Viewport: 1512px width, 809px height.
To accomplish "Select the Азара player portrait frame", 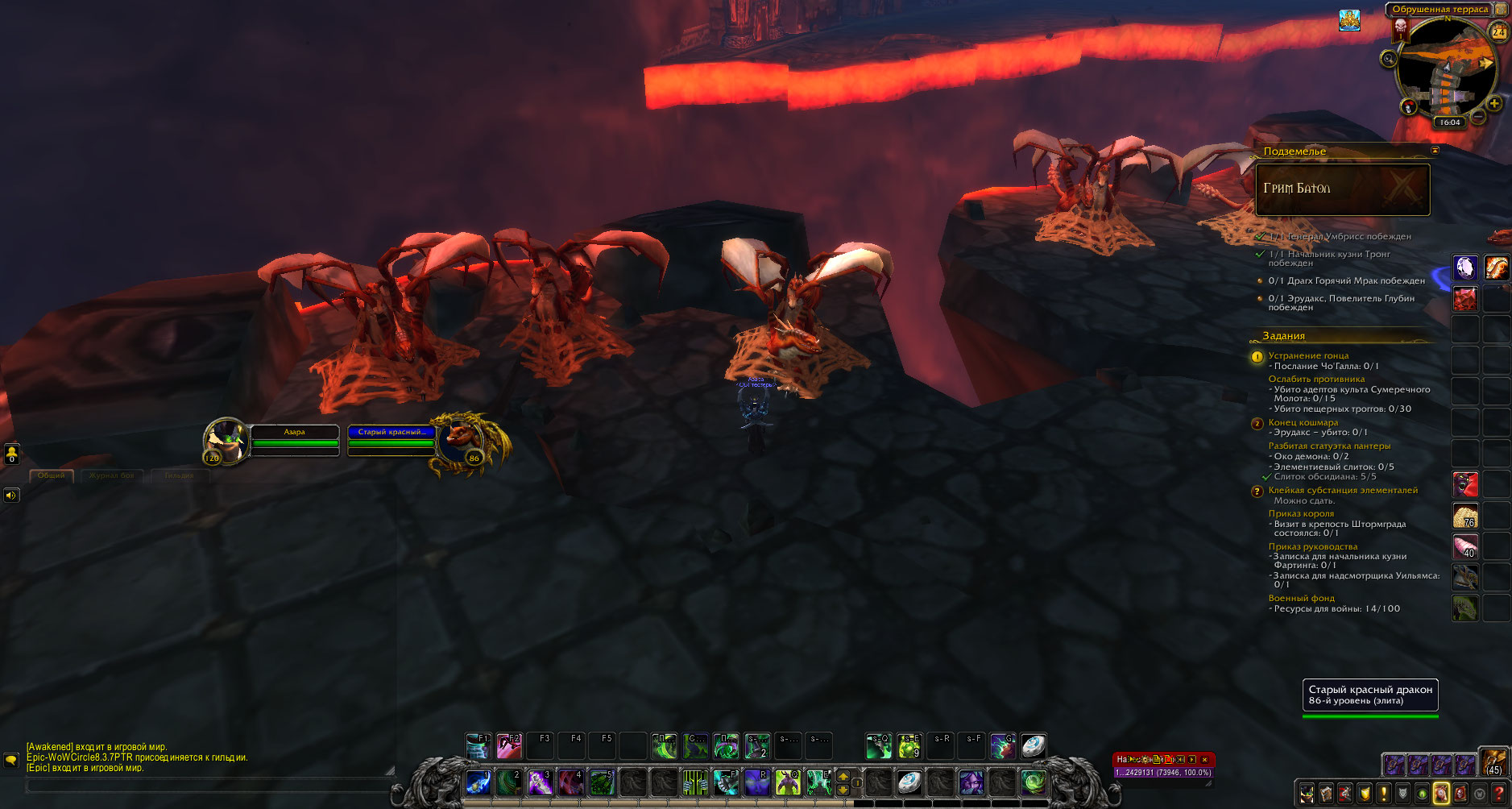I will point(225,441).
